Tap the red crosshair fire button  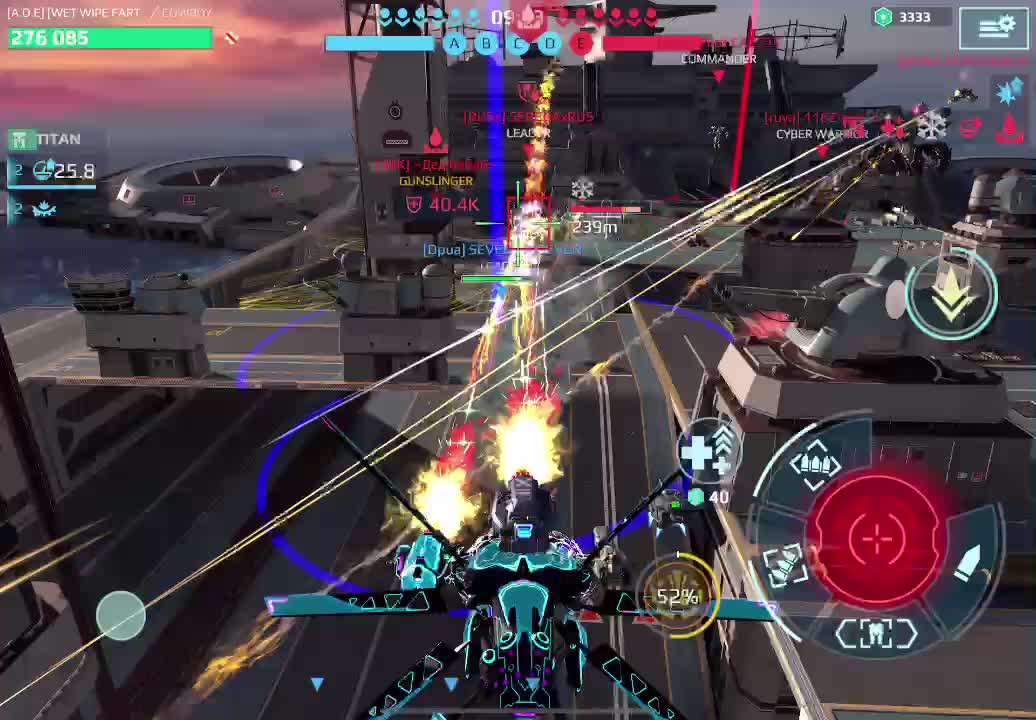pyautogui.click(x=877, y=537)
